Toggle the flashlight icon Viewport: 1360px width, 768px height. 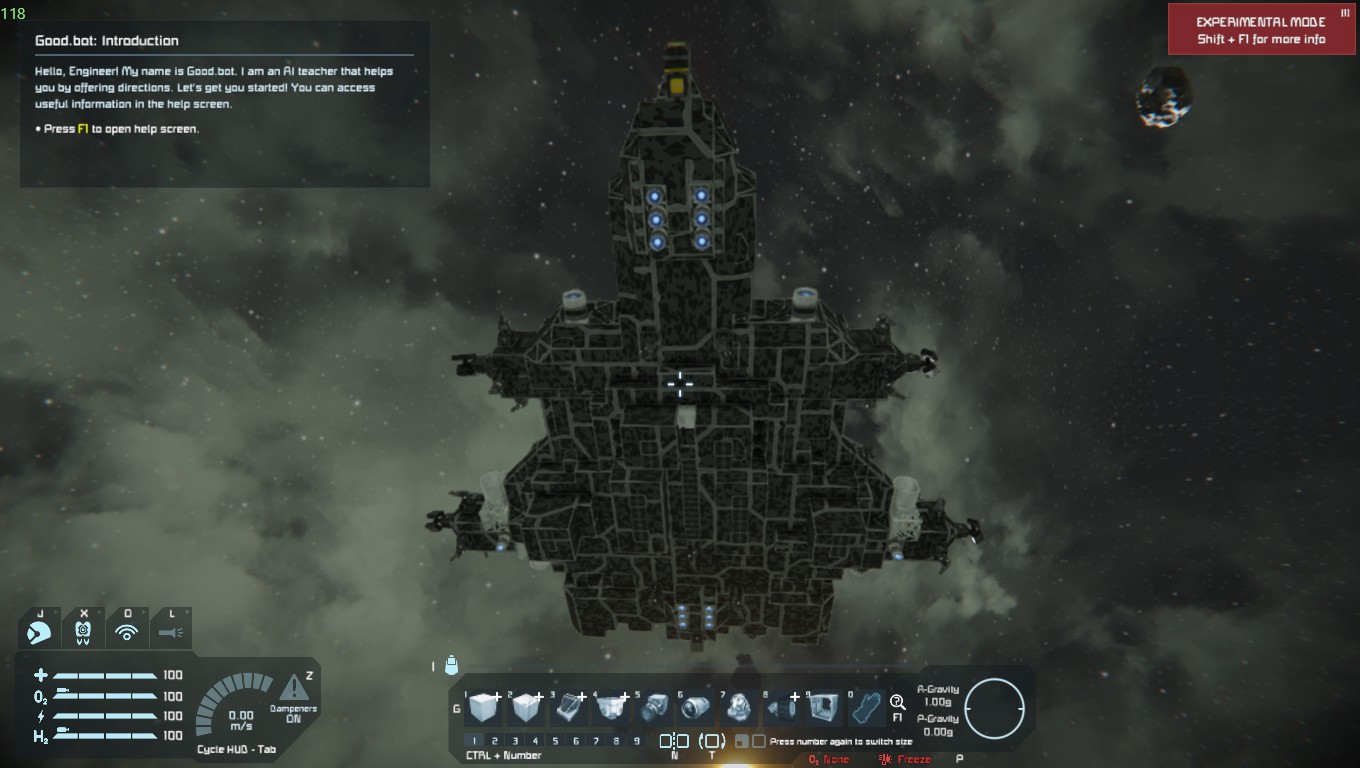pyautogui.click(x=170, y=632)
